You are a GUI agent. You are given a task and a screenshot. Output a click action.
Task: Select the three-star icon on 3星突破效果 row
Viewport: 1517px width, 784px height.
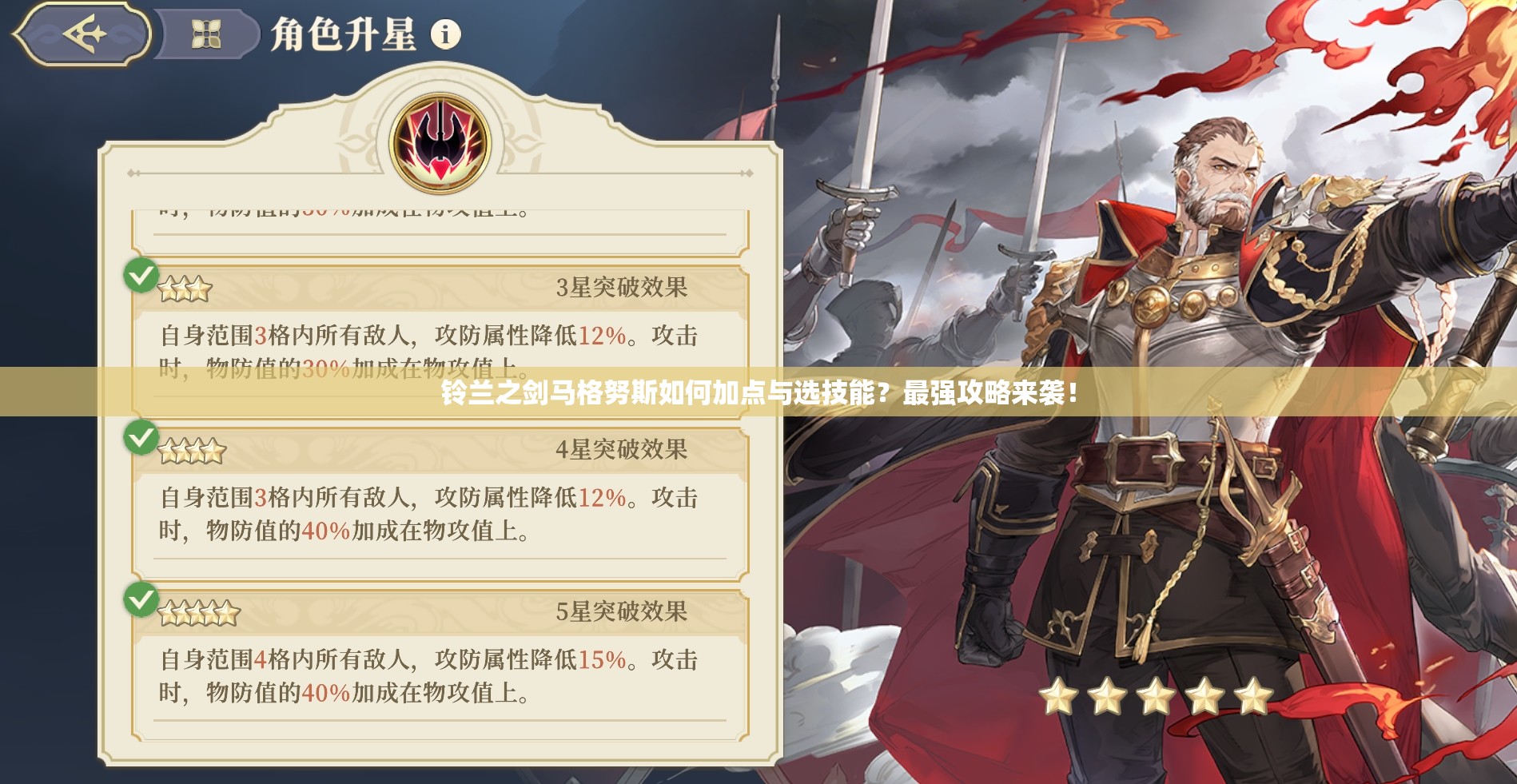click(185, 288)
